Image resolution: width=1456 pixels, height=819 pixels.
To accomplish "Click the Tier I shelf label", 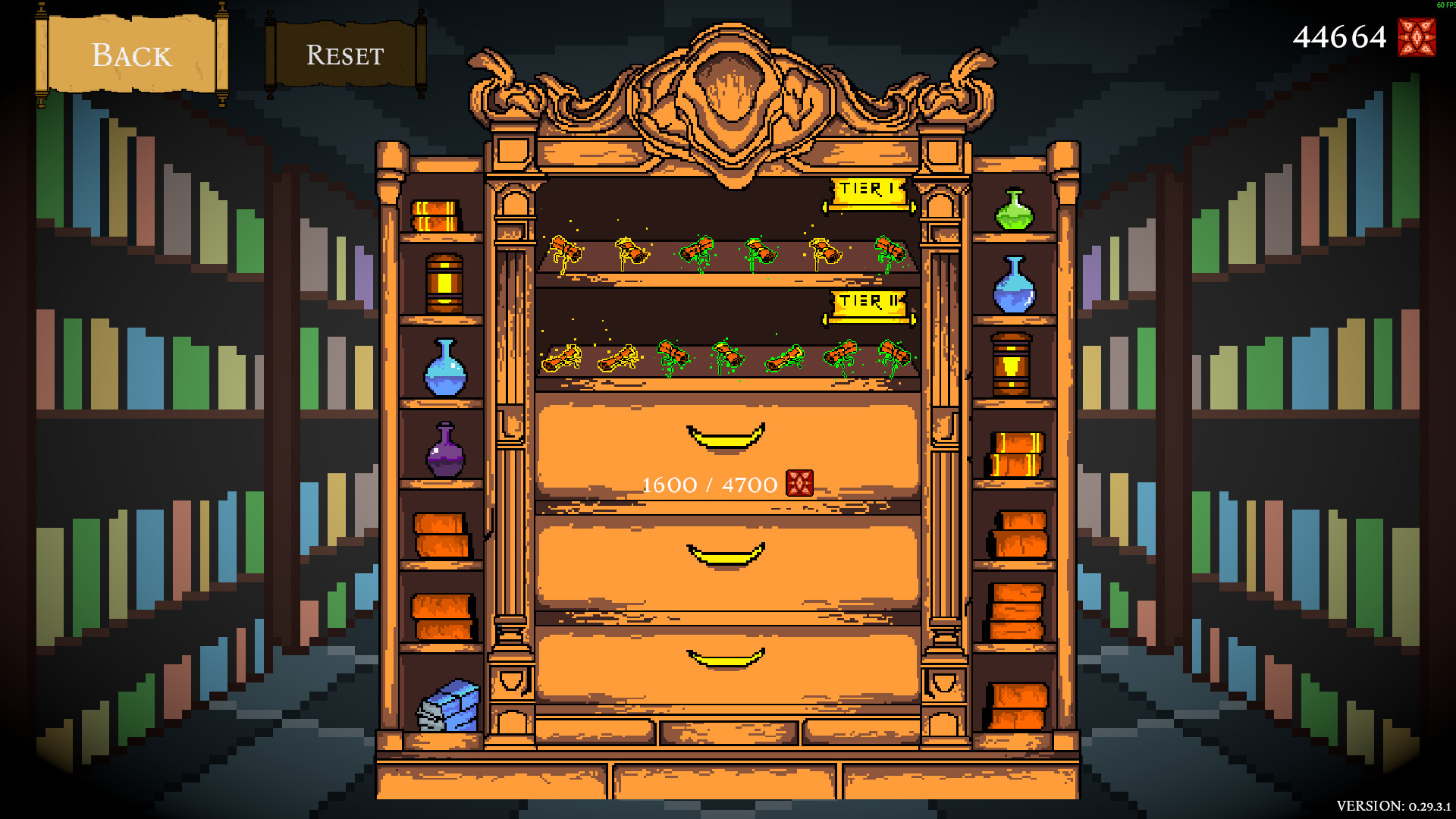I will point(867,189).
